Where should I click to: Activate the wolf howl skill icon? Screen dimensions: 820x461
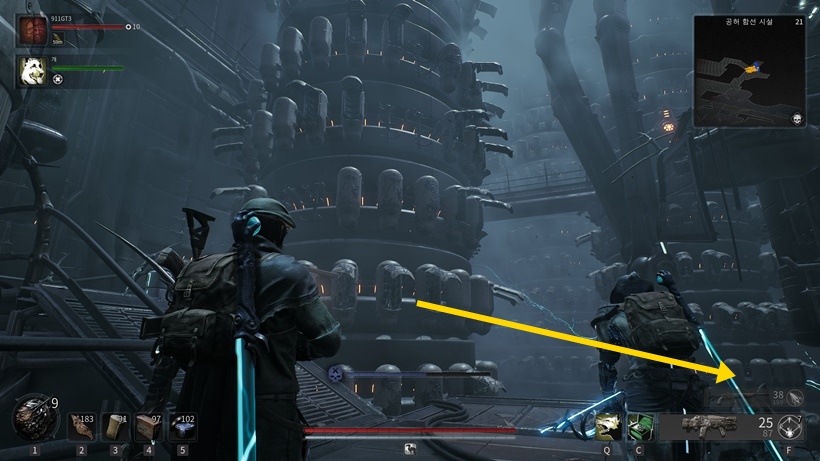tap(607, 426)
